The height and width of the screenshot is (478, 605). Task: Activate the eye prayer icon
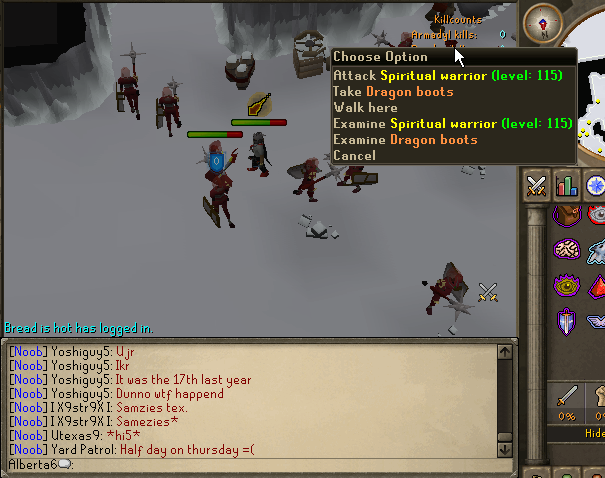[567, 285]
